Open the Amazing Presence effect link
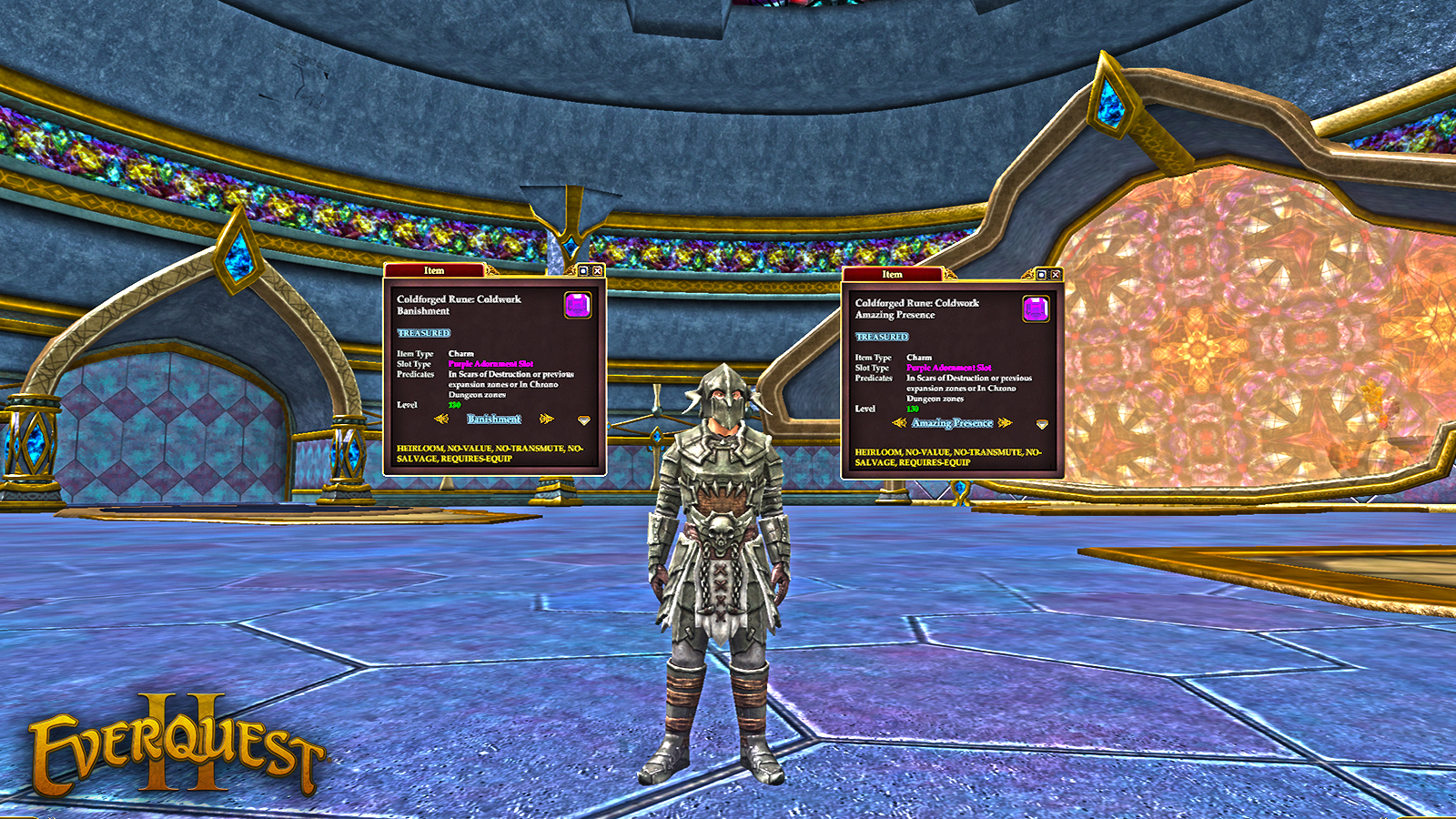 pos(952,423)
